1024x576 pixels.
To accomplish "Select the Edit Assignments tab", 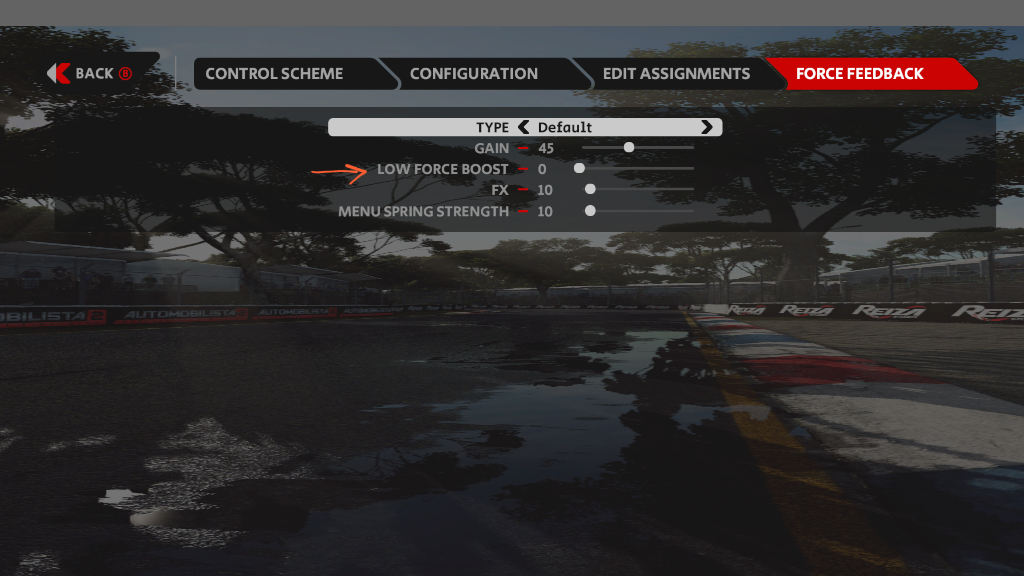I will click(676, 73).
